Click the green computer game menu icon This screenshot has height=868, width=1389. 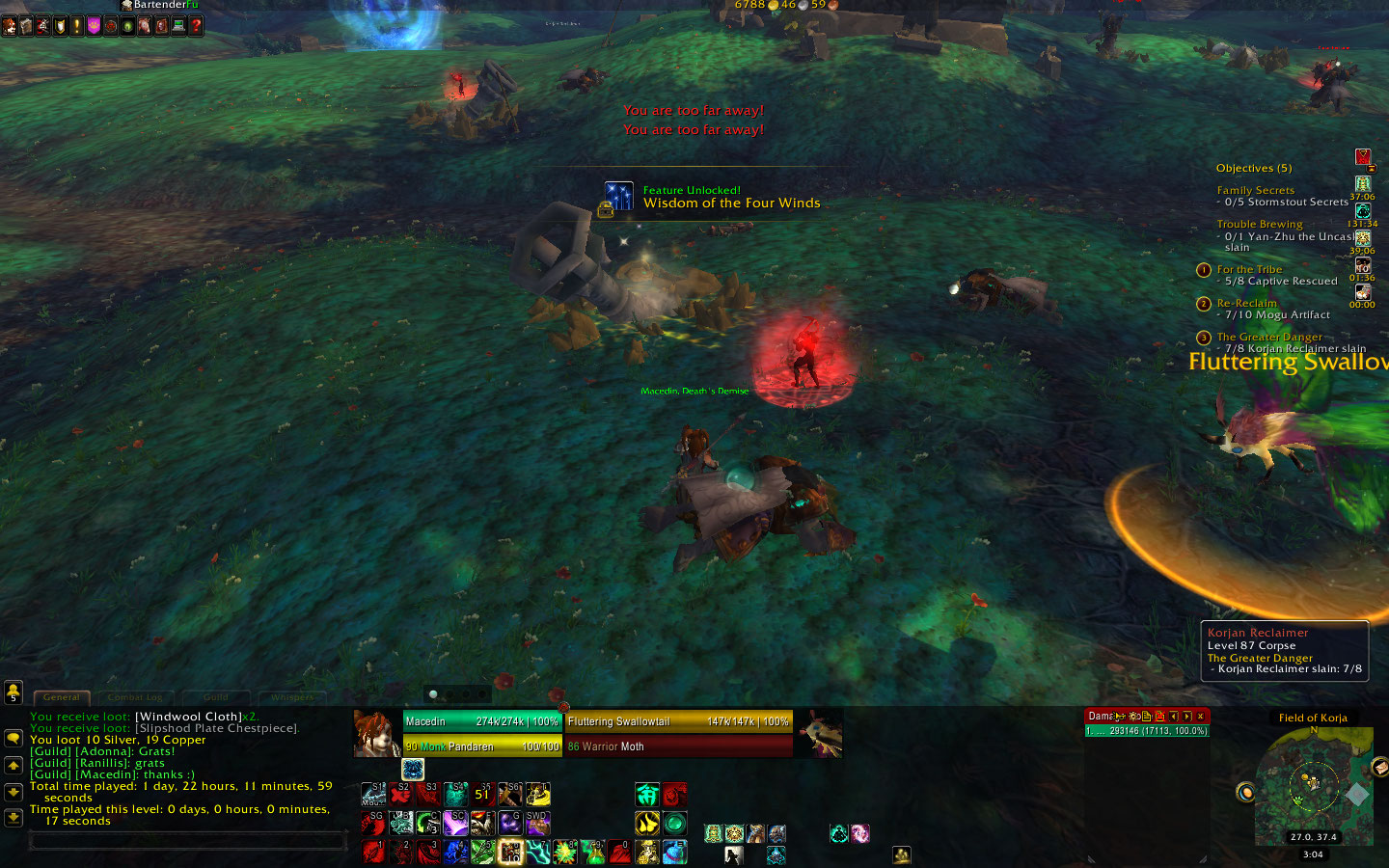[178, 26]
